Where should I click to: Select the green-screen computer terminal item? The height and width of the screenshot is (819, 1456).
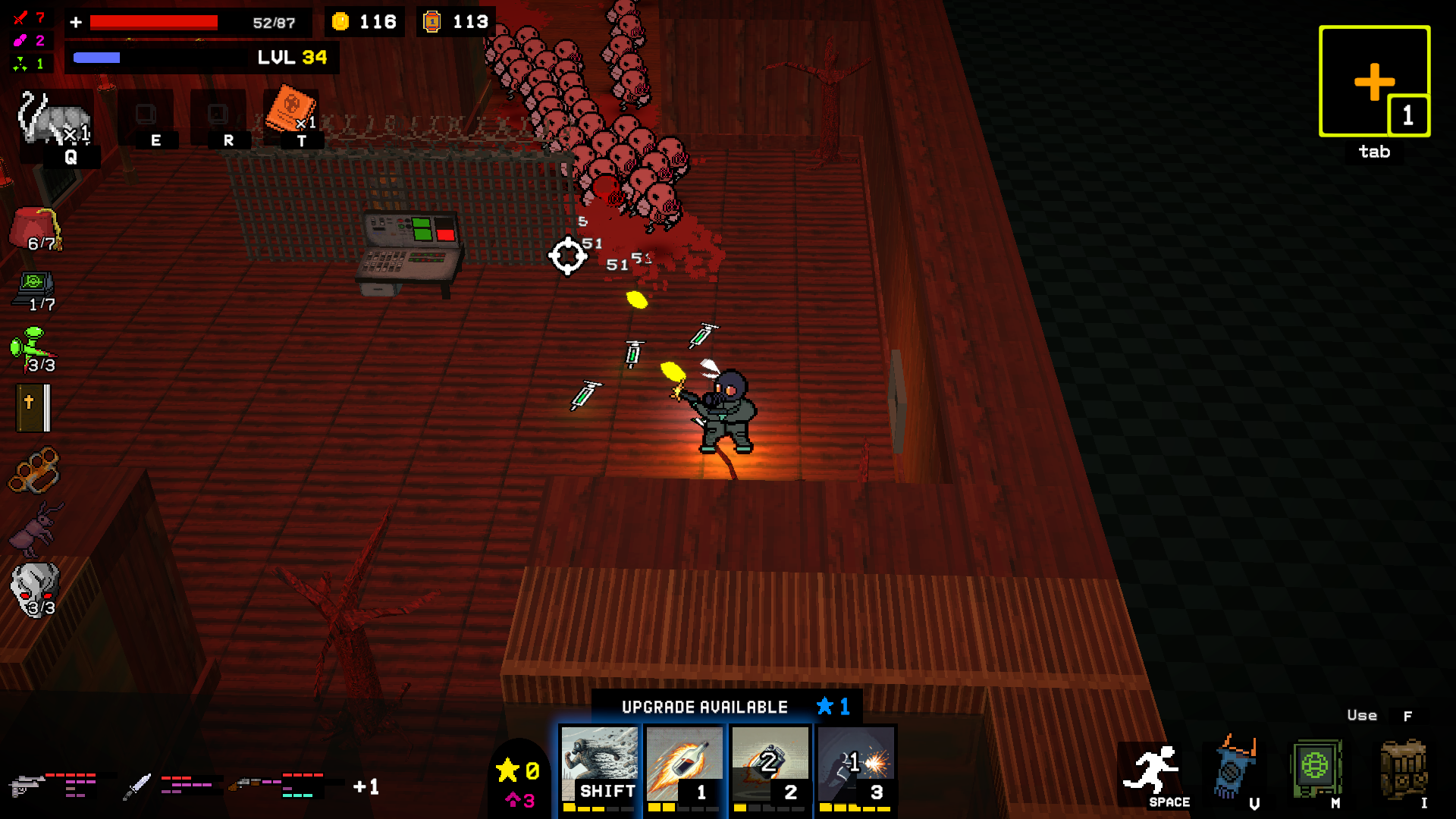[x=34, y=288]
